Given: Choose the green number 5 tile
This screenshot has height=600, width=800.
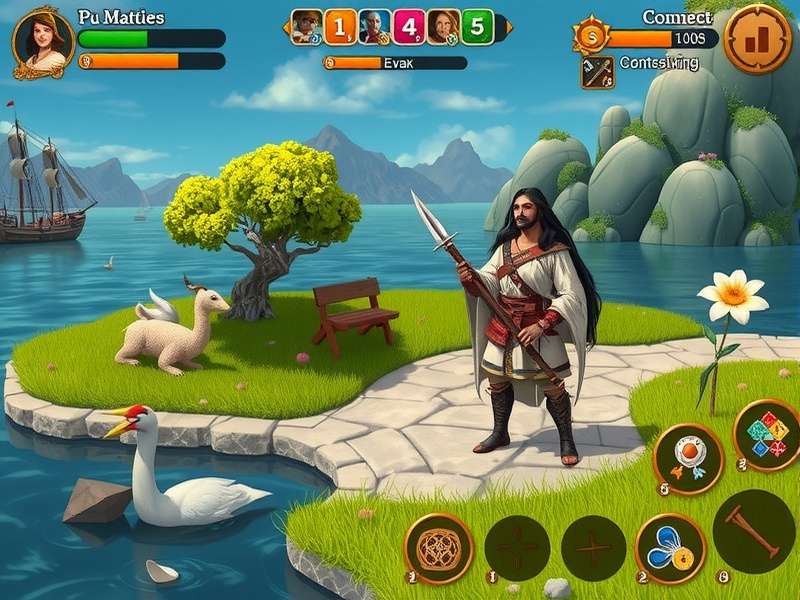Looking at the screenshot, I should (477, 27).
